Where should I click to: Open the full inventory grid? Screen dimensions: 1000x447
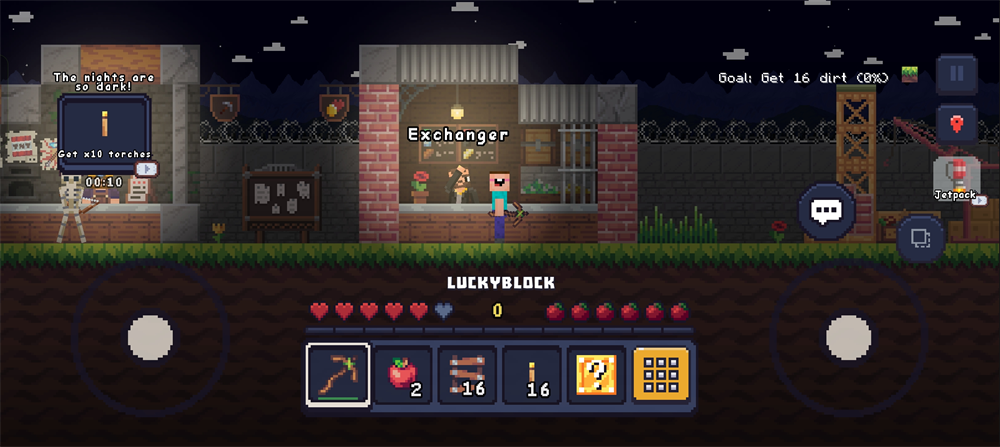click(x=661, y=376)
